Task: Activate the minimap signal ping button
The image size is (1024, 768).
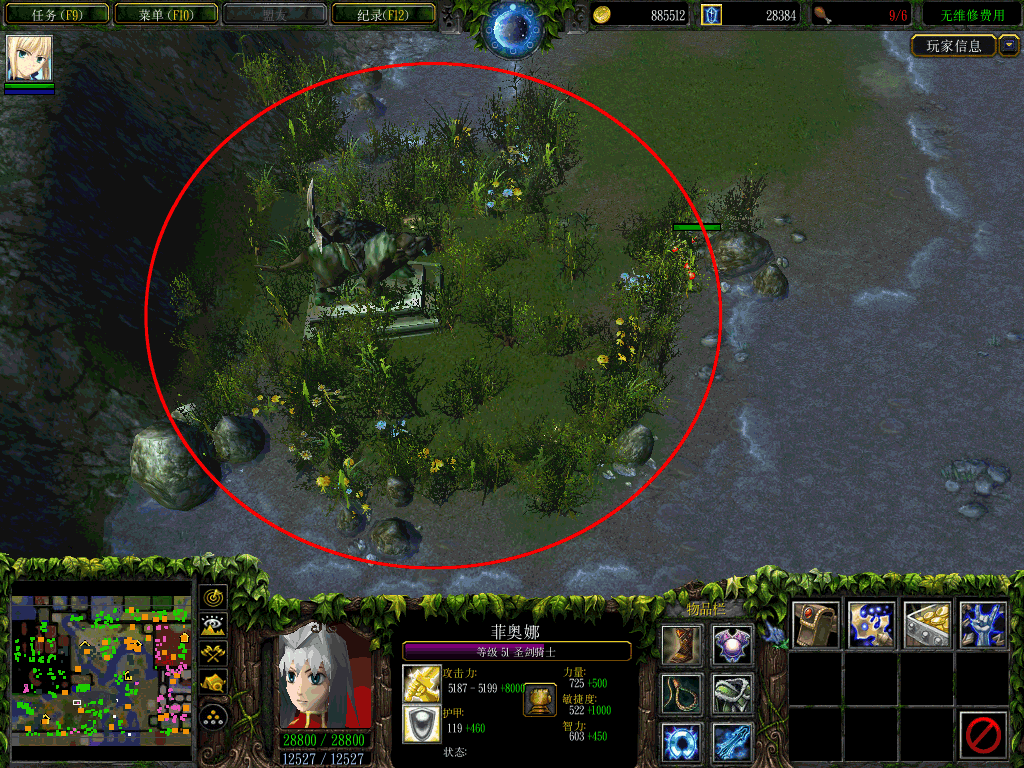Action: [x=213, y=598]
